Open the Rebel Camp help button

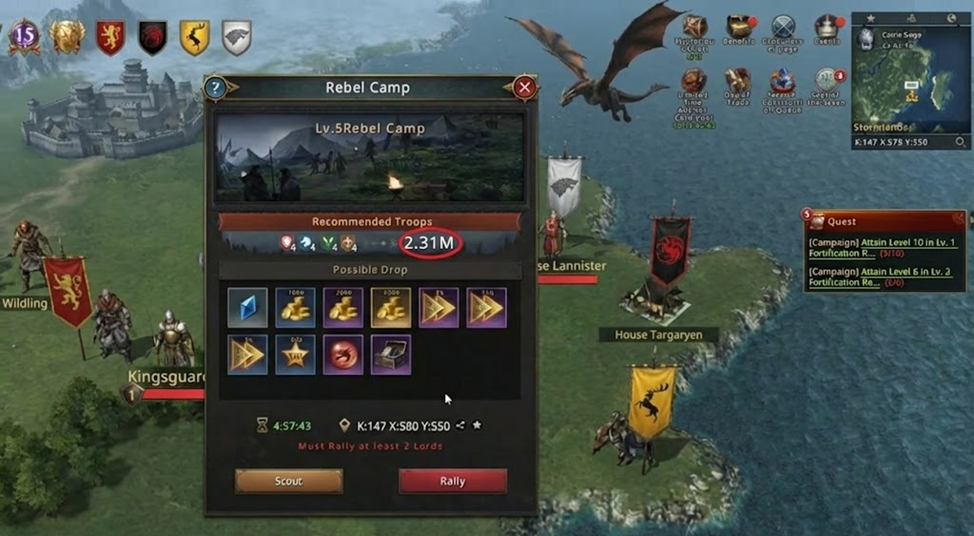coord(215,88)
